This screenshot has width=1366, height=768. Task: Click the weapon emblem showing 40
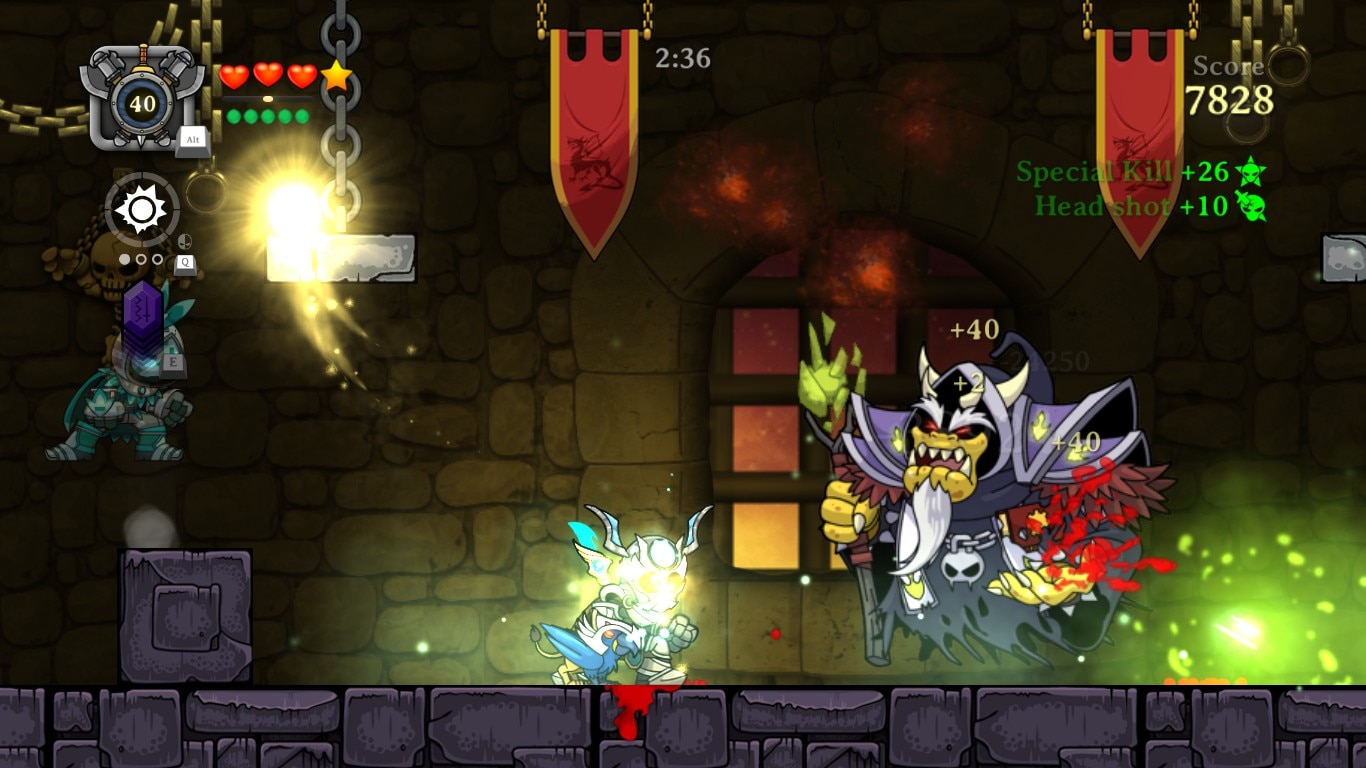[142, 102]
